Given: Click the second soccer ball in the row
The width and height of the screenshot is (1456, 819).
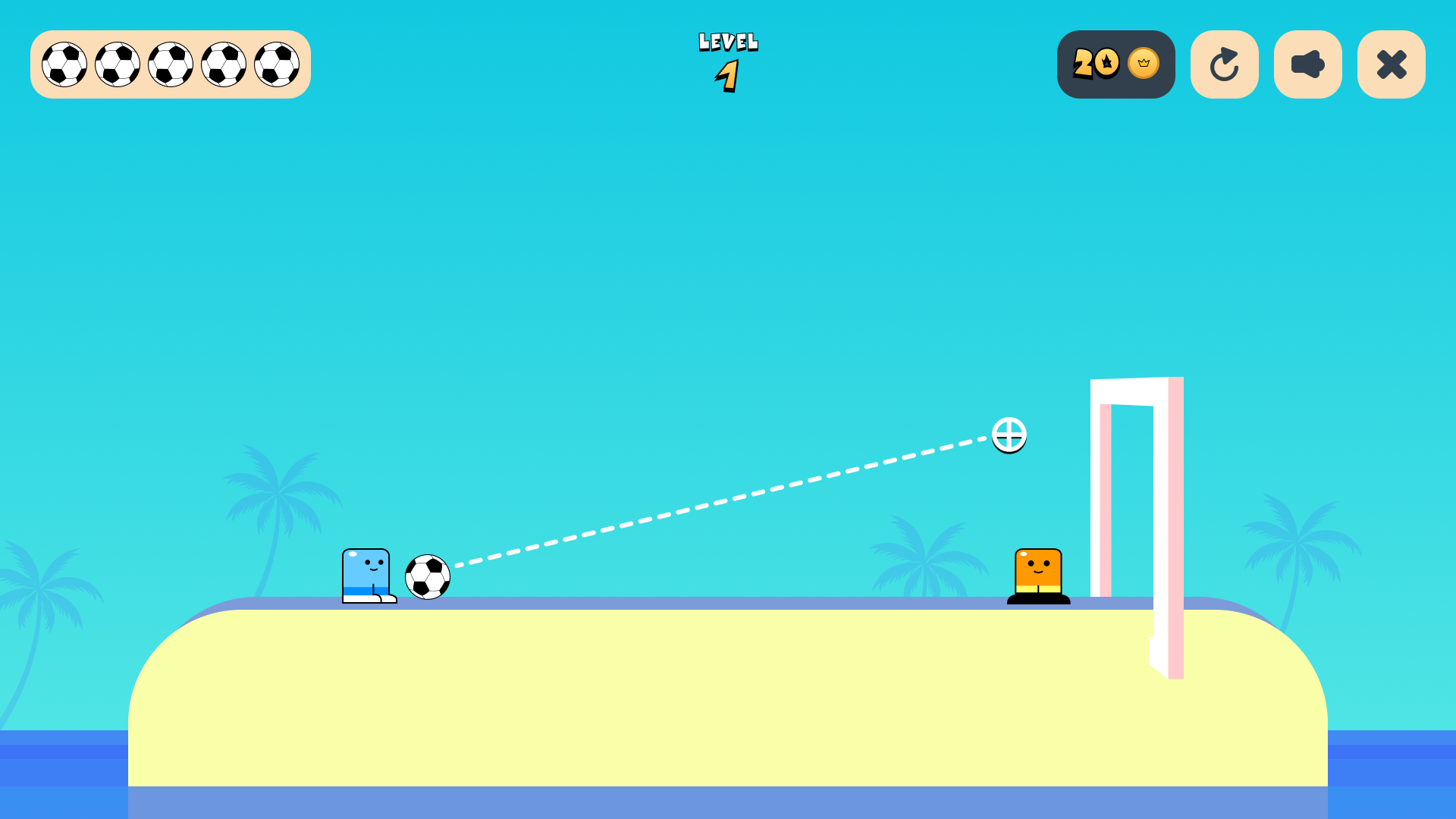Looking at the screenshot, I should point(117,64).
